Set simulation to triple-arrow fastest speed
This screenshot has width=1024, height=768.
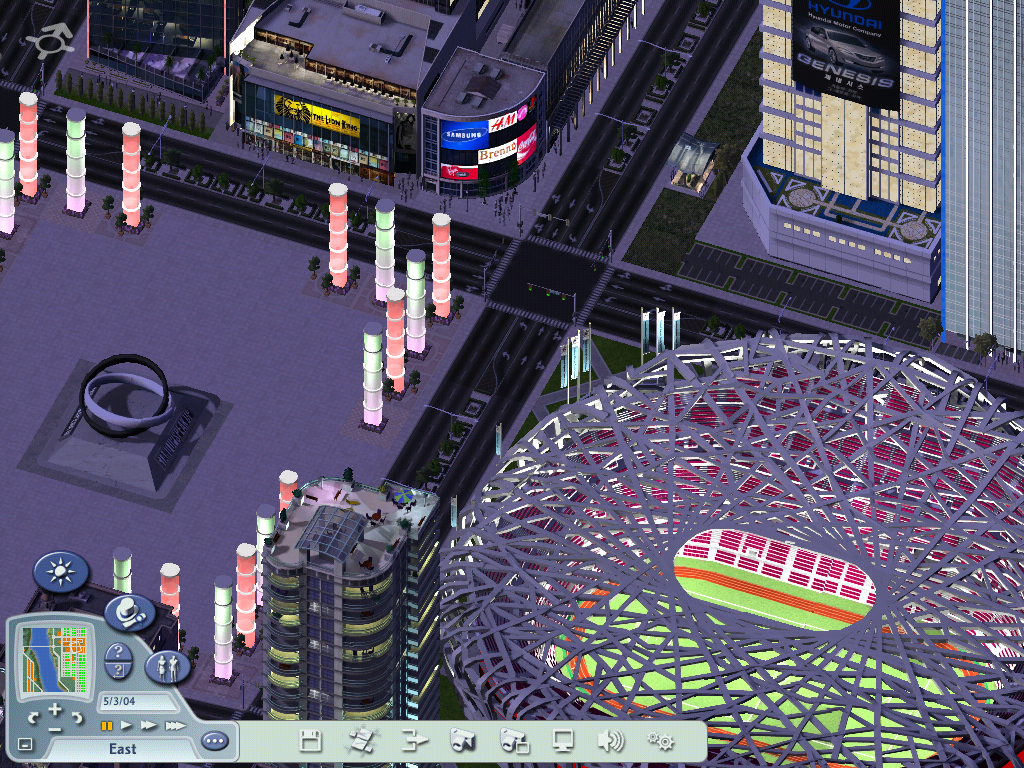(174, 725)
